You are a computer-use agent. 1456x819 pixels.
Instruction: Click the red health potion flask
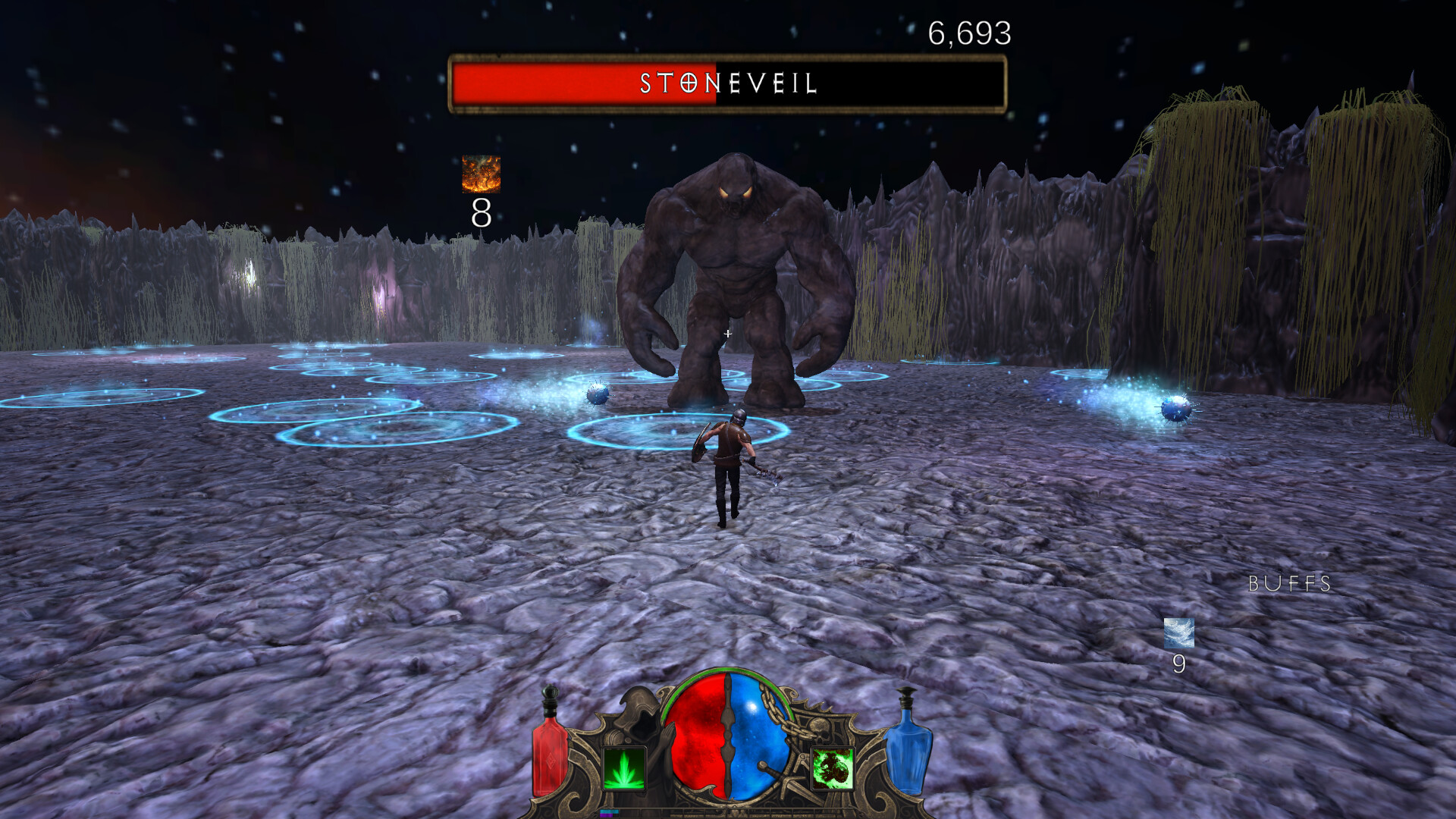pyautogui.click(x=548, y=747)
